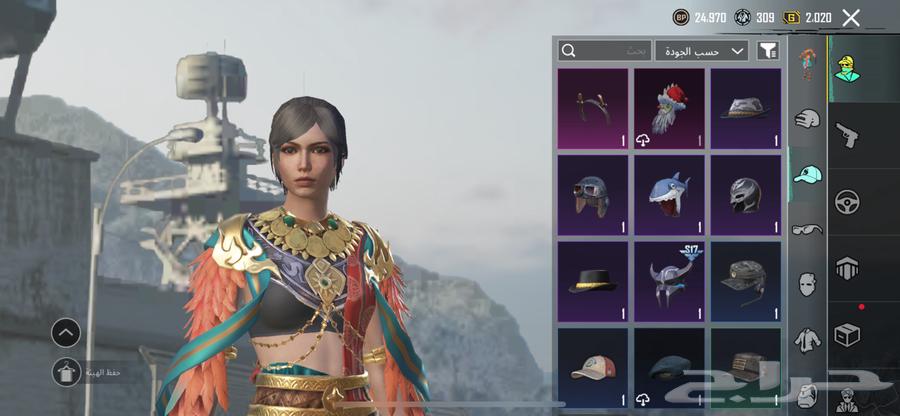Close the inventory screen with the X
Image resolution: width=900 pixels, height=416 pixels.
(x=851, y=17)
